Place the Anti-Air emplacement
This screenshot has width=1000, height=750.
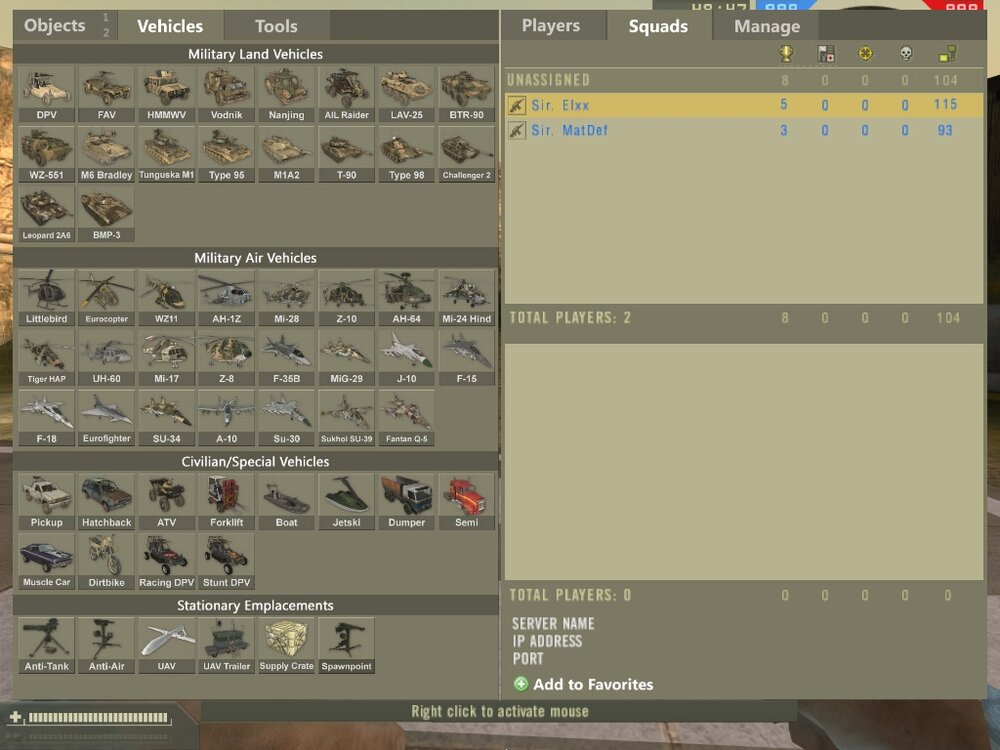(x=106, y=646)
